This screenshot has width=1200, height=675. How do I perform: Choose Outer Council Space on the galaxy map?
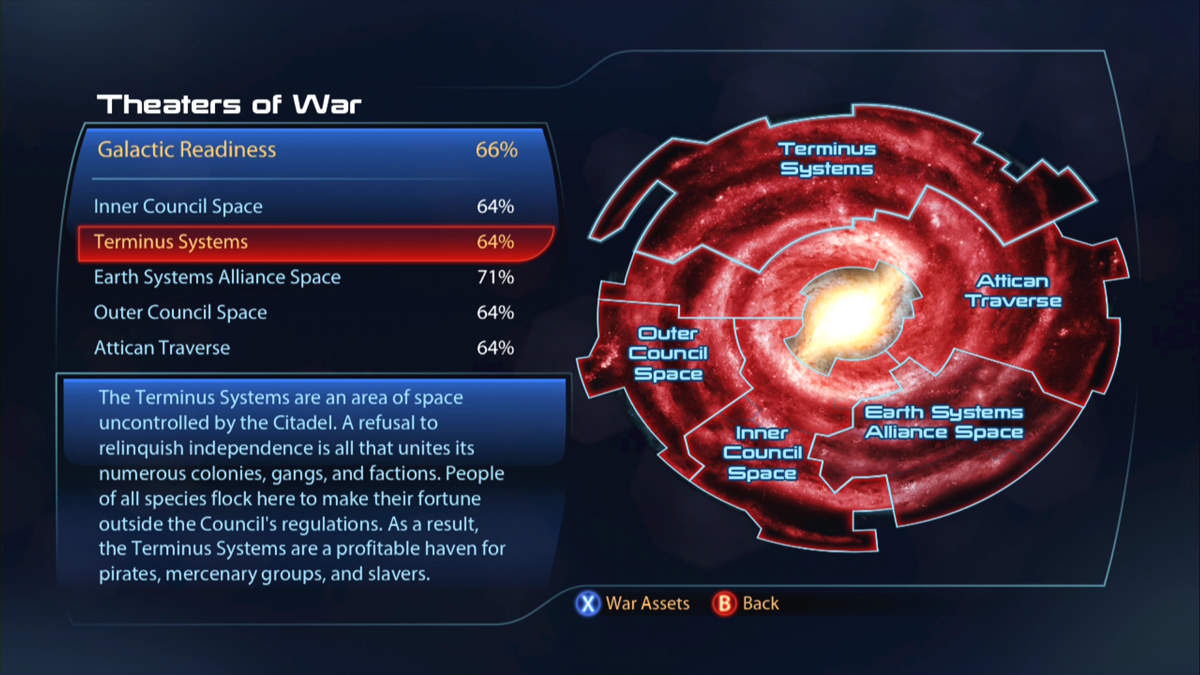(x=668, y=353)
